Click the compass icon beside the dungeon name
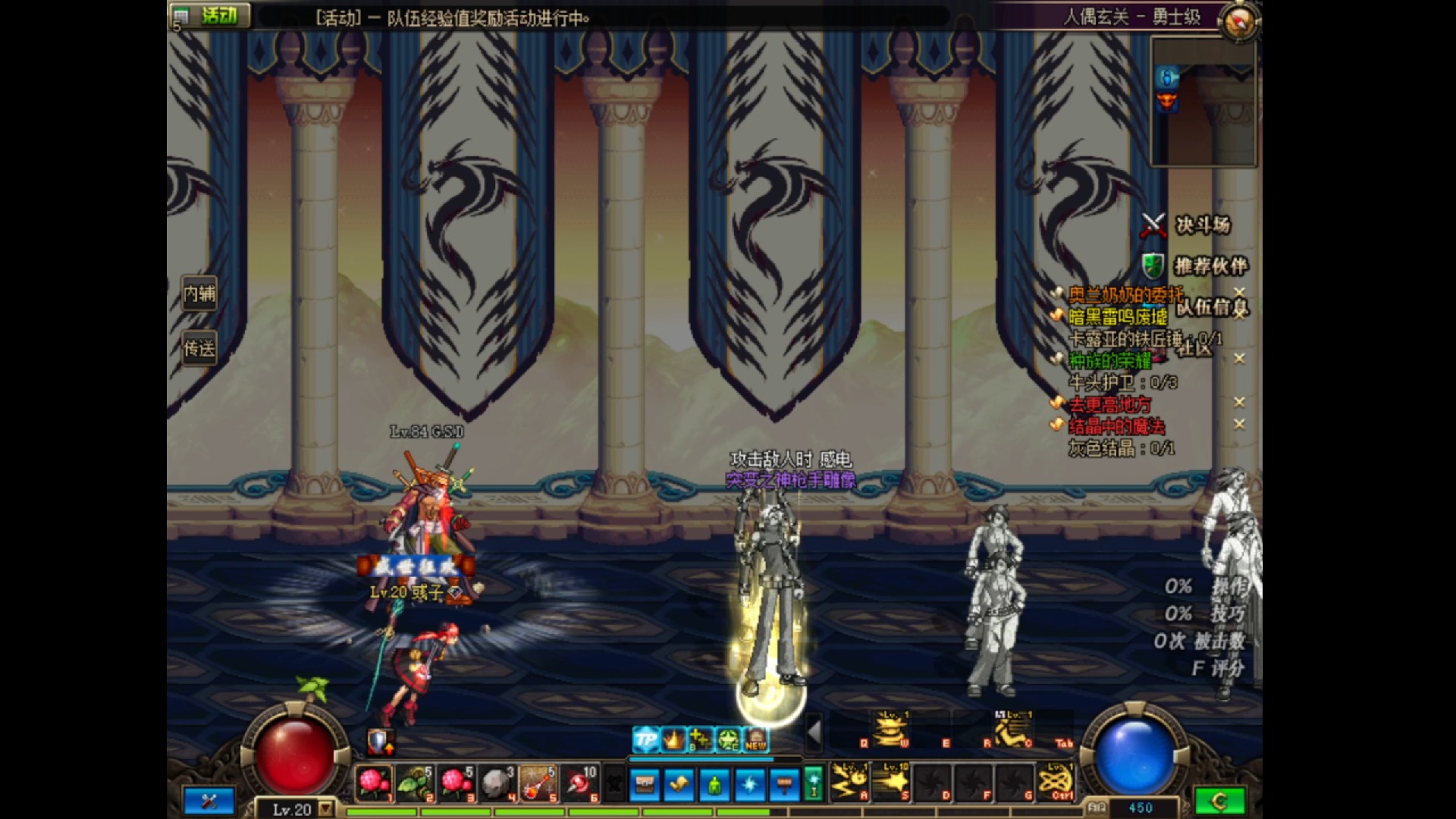Viewport: 1456px width, 819px height. tap(1239, 20)
